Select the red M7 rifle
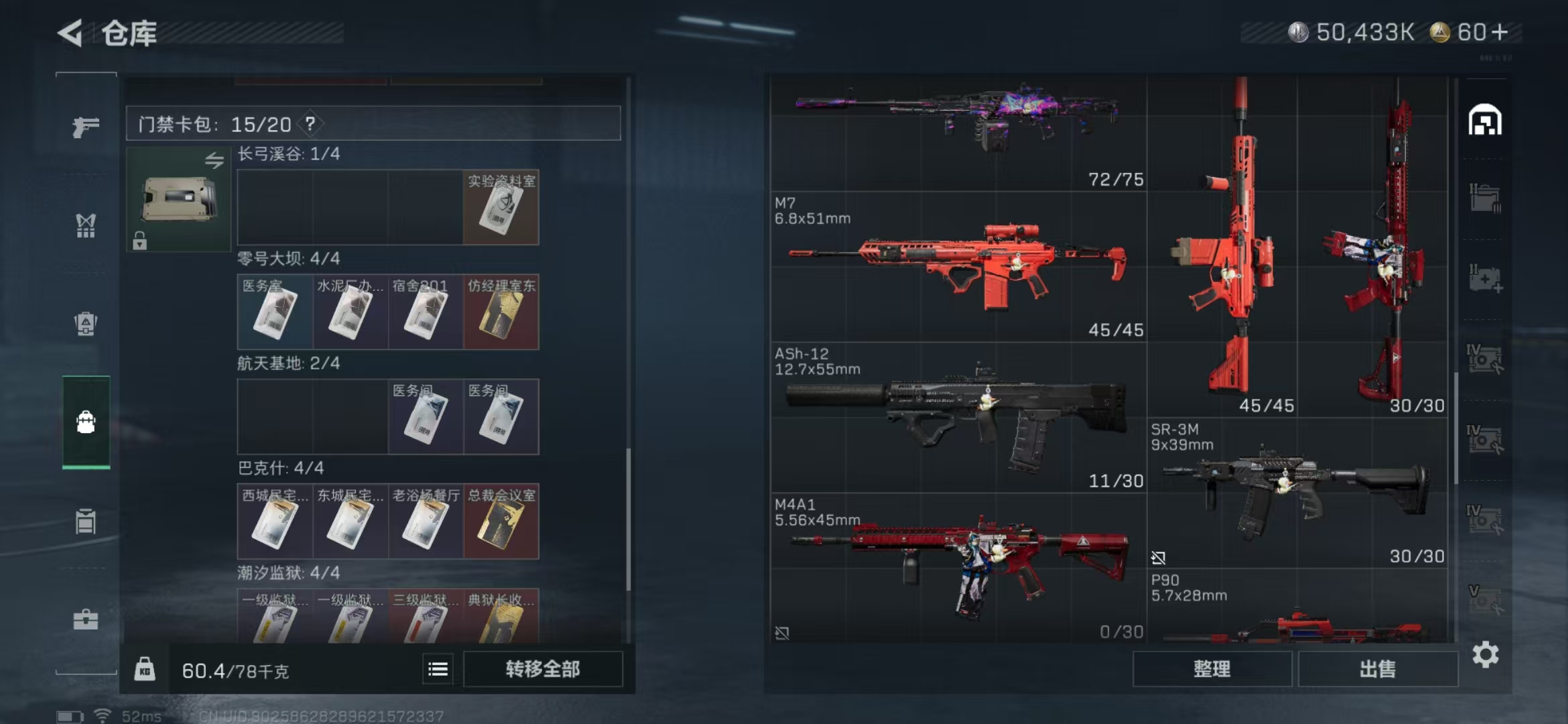The height and width of the screenshot is (724, 1568). pyautogui.click(x=958, y=268)
